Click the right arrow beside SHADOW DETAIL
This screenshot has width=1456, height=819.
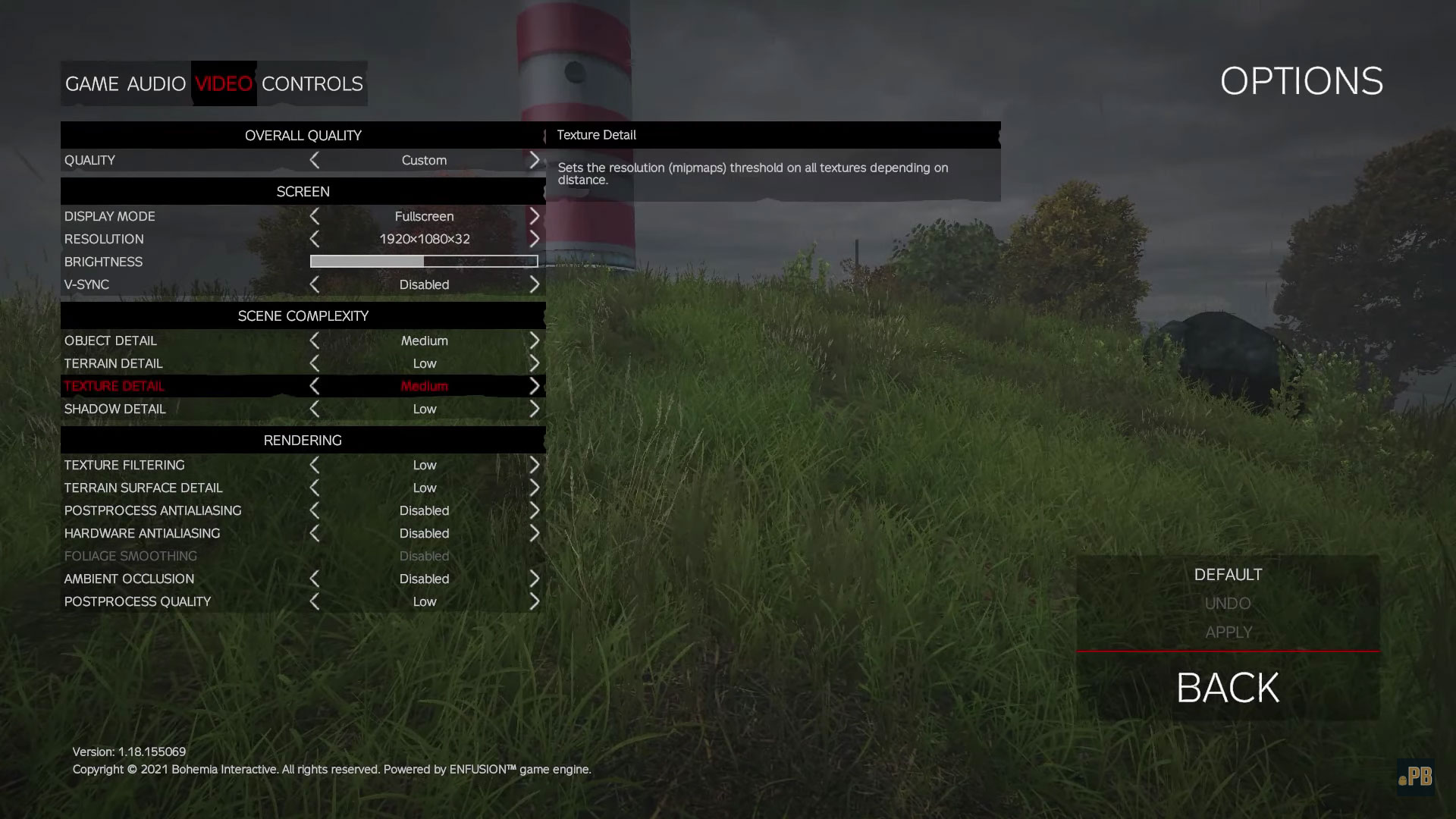(535, 409)
